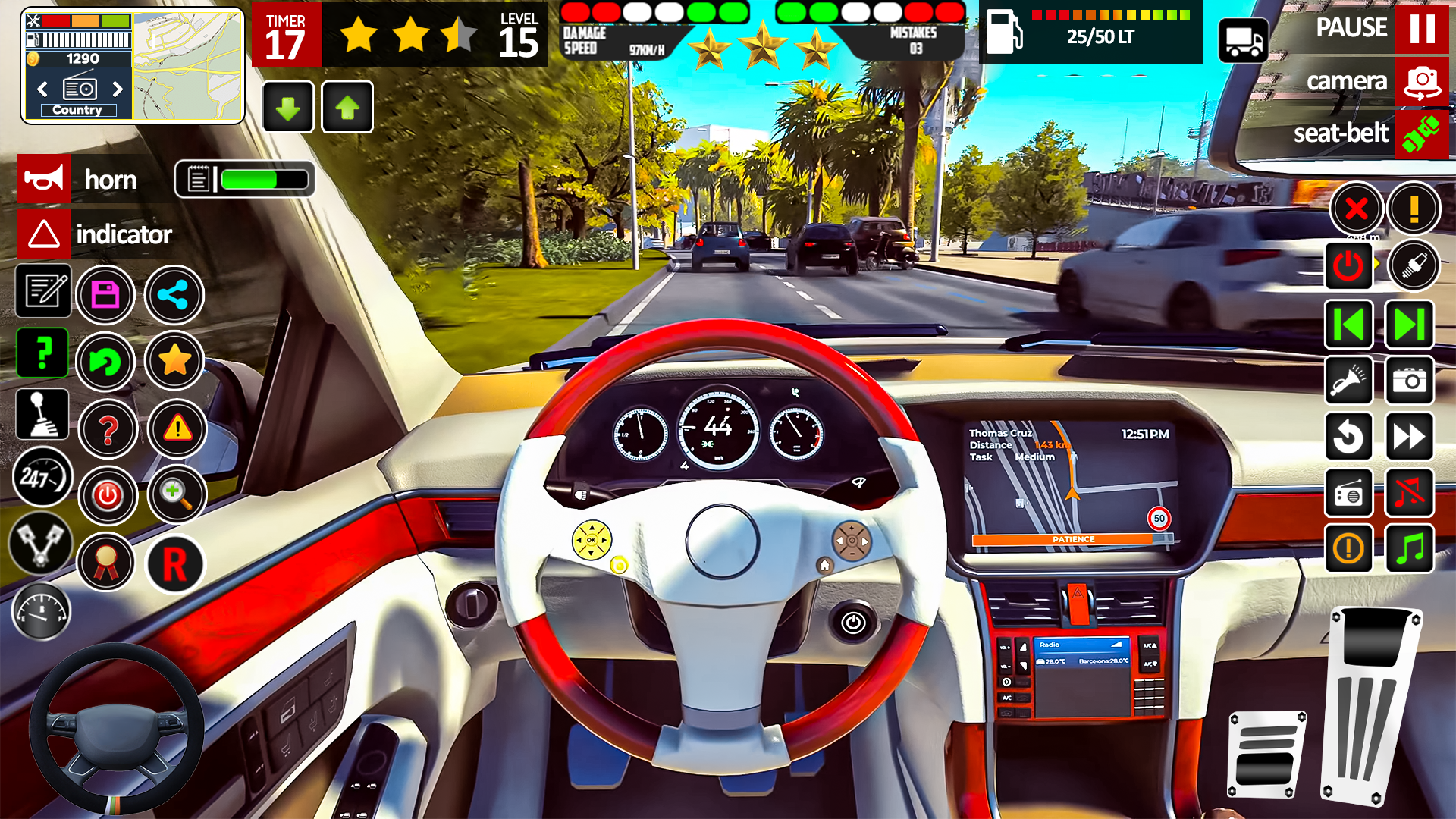This screenshot has width=1456, height=819.
Task: Open the truck vehicle icon
Action: (1243, 40)
